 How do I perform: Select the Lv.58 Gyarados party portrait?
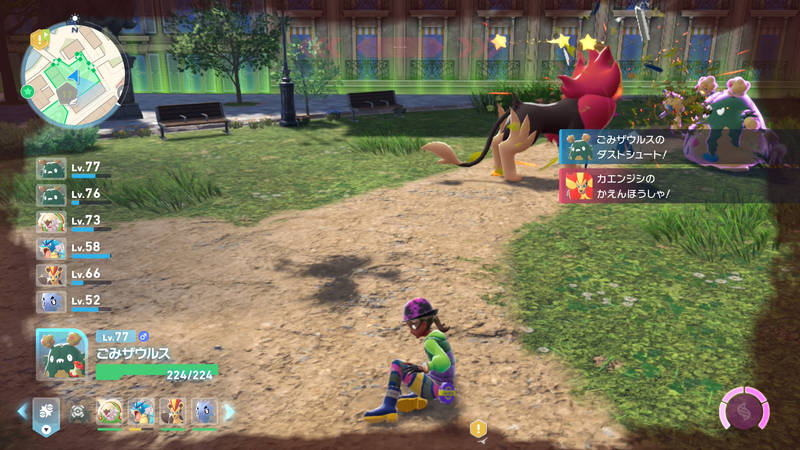(x=51, y=248)
